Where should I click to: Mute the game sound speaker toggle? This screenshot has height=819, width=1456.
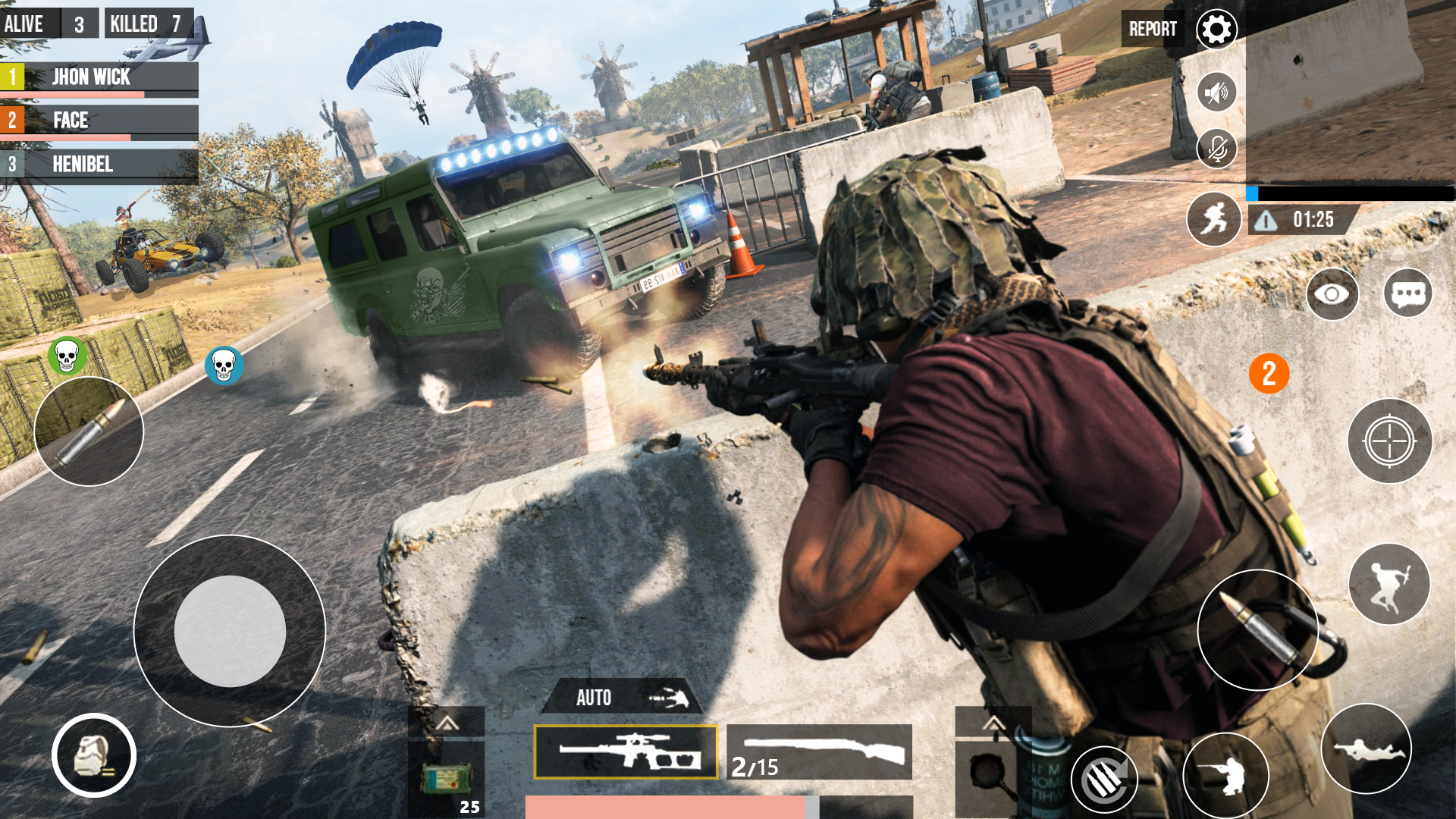point(1216,93)
